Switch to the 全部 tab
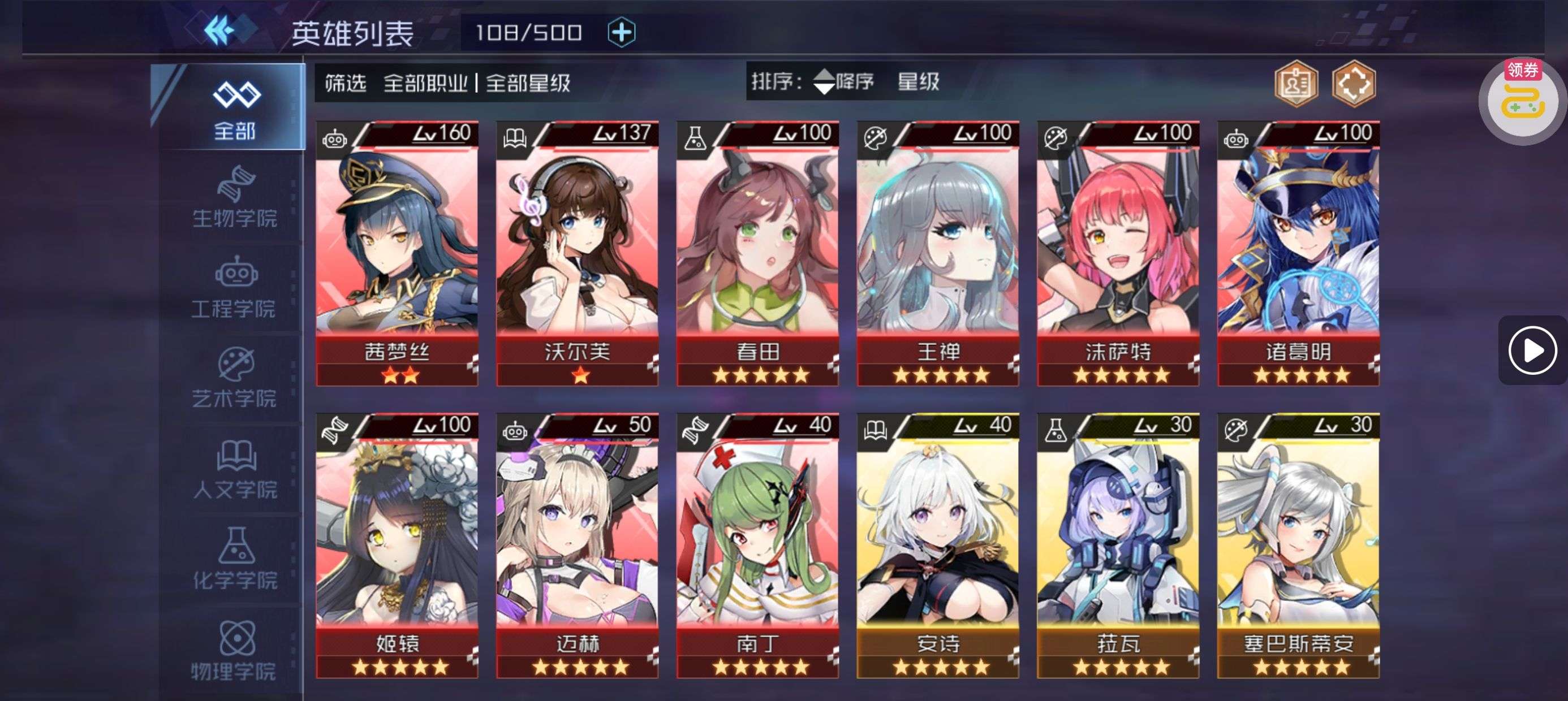The width and height of the screenshot is (1568, 701). [x=234, y=108]
